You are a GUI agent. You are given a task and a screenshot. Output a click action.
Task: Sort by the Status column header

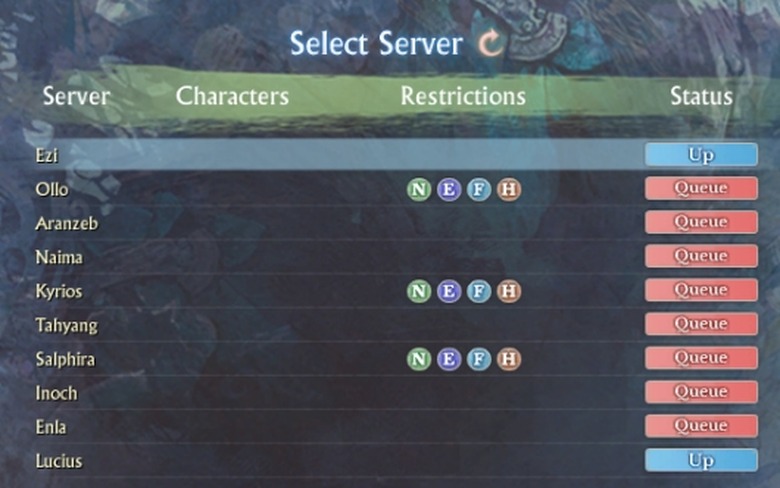click(x=701, y=97)
